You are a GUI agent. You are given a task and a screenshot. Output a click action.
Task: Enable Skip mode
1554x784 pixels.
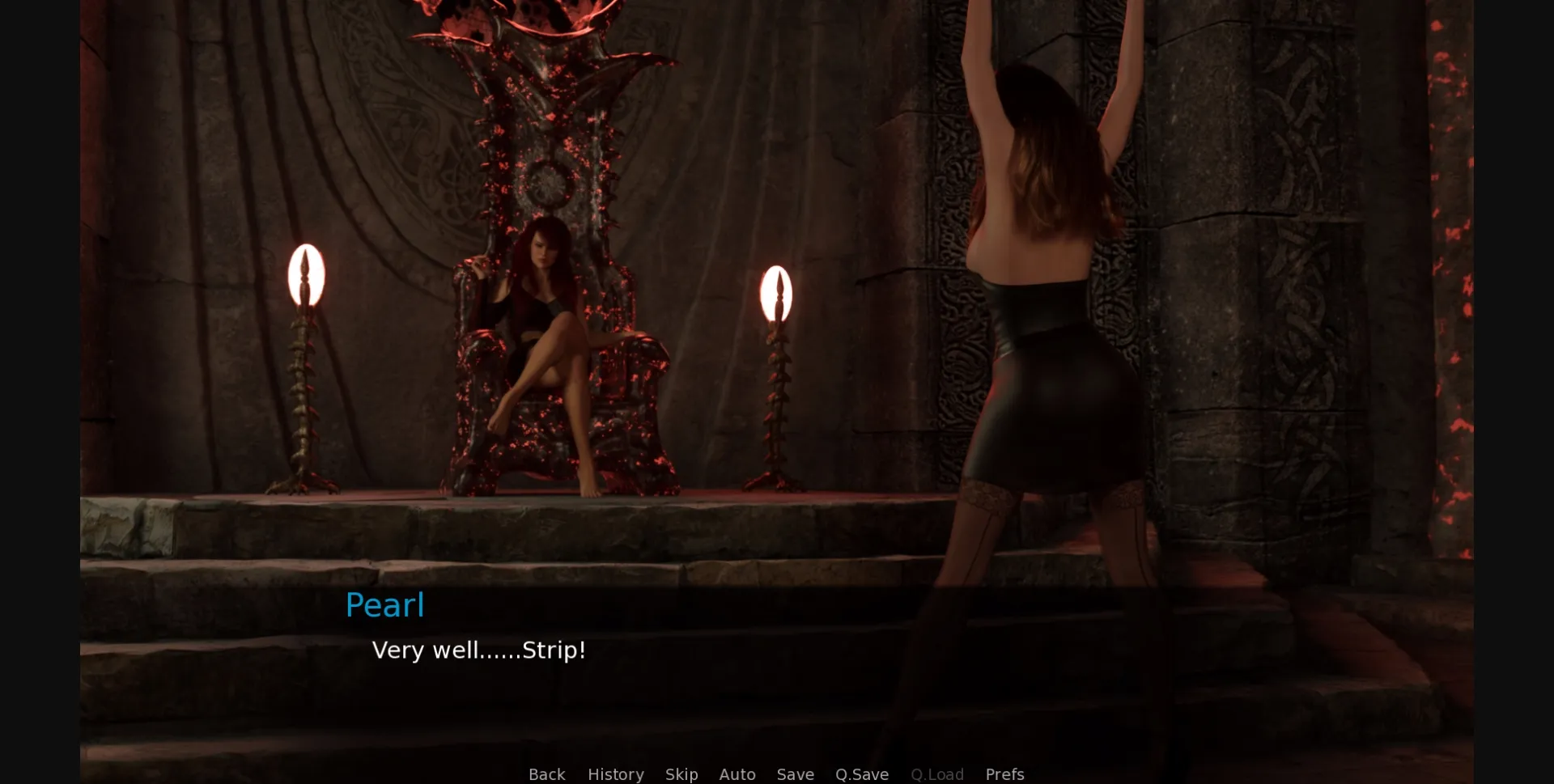point(681,774)
